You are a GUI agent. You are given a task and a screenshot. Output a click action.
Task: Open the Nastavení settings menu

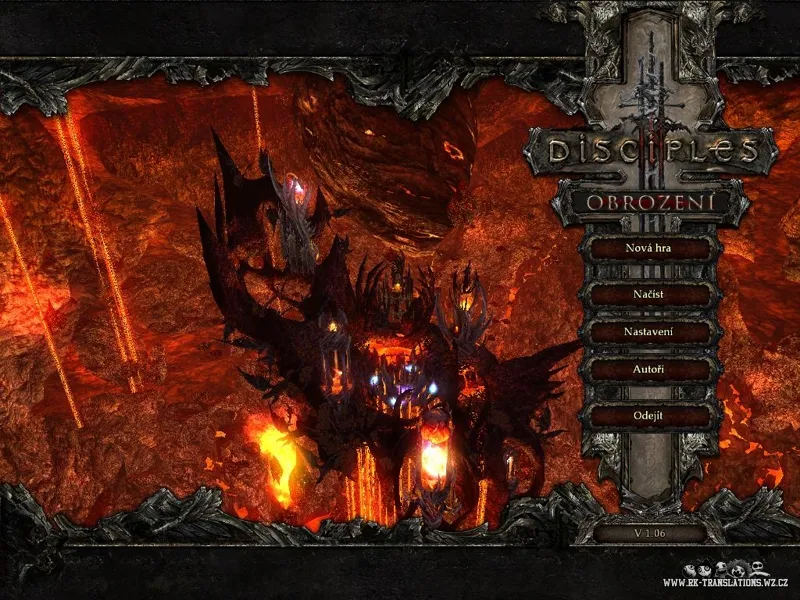[649, 332]
